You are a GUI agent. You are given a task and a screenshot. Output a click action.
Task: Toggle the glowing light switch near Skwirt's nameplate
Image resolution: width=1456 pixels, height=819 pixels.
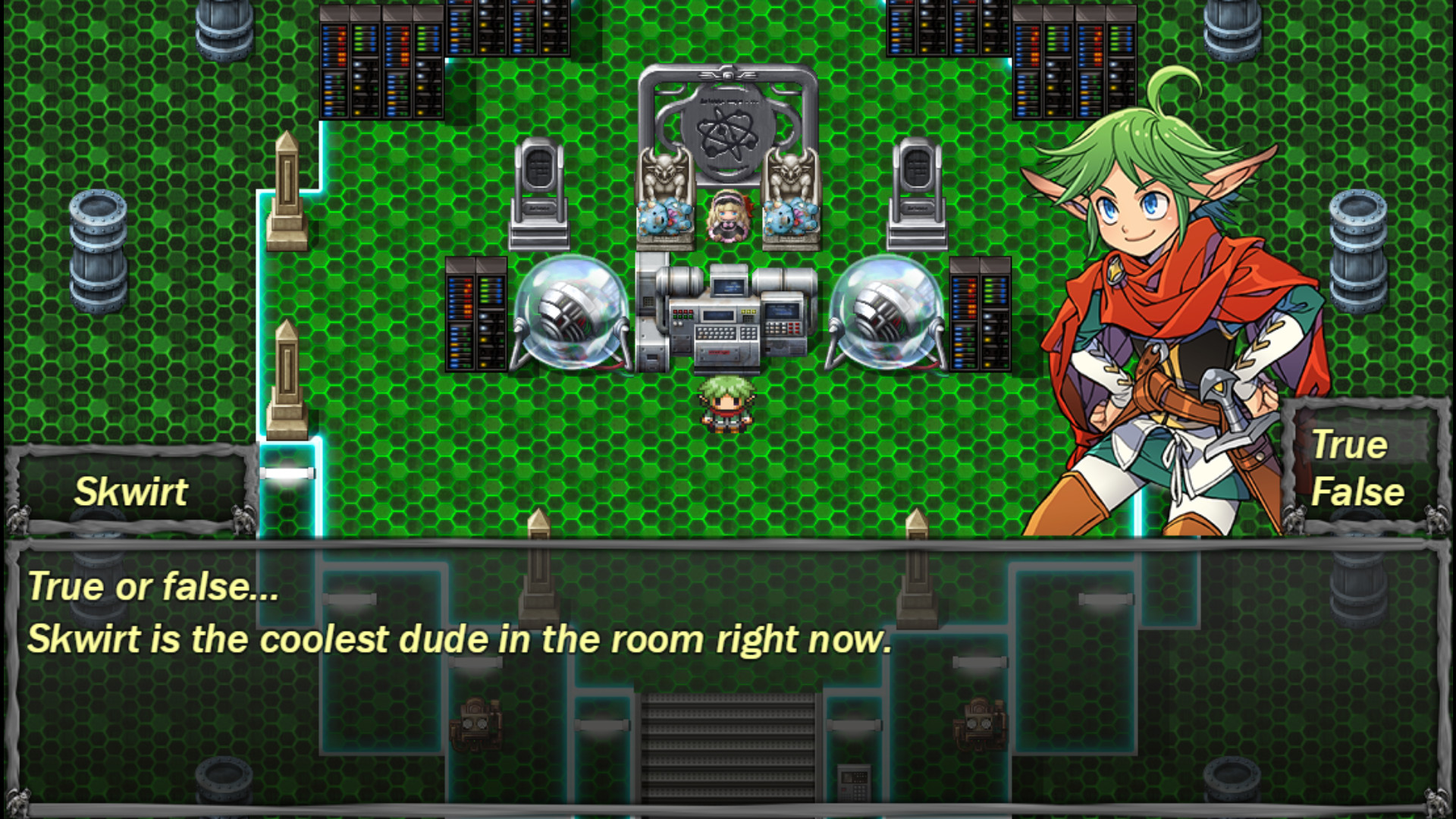[x=288, y=474]
